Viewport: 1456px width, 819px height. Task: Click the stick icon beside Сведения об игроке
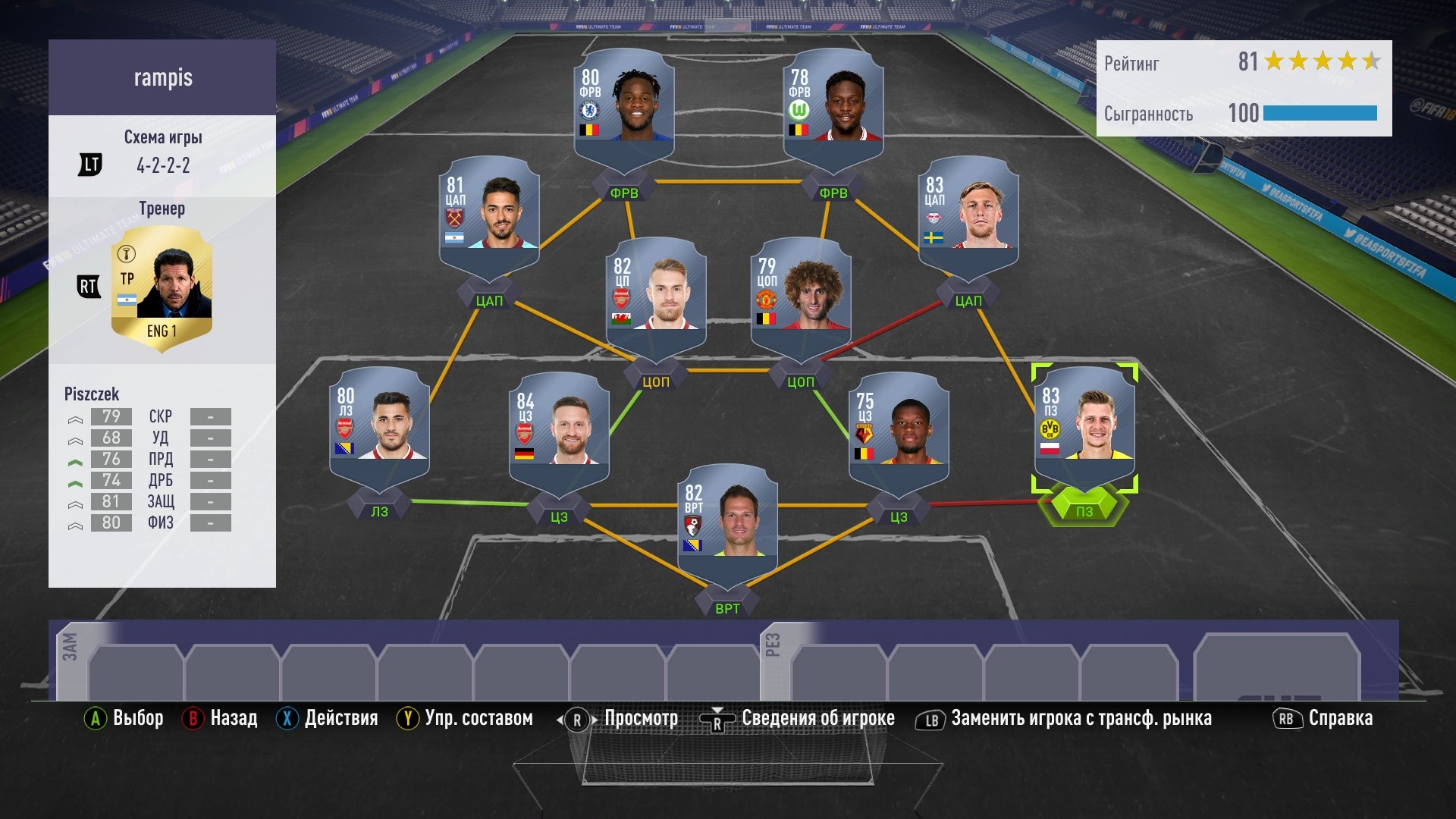(x=718, y=718)
